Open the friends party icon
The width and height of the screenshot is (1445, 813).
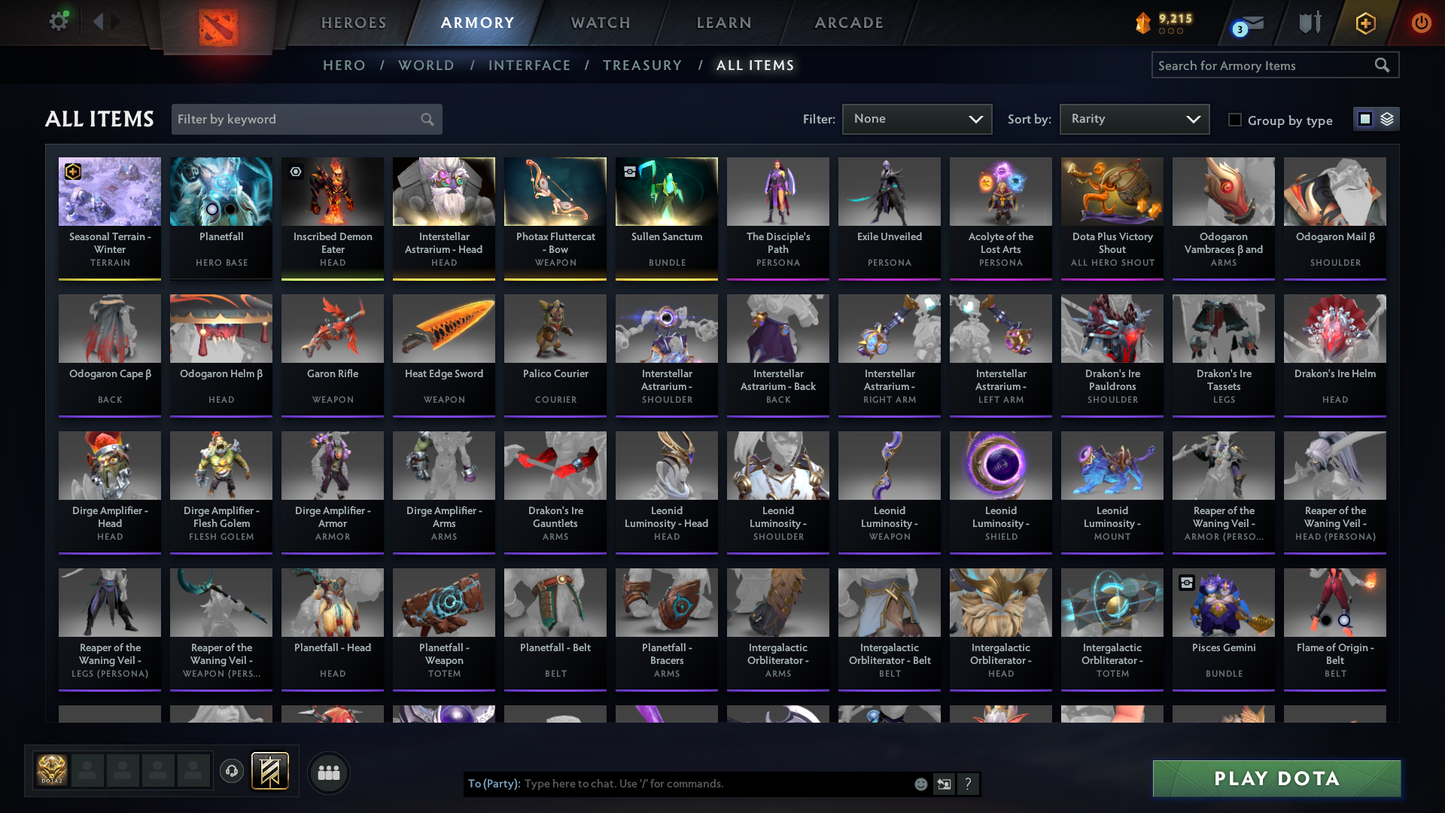[328, 771]
